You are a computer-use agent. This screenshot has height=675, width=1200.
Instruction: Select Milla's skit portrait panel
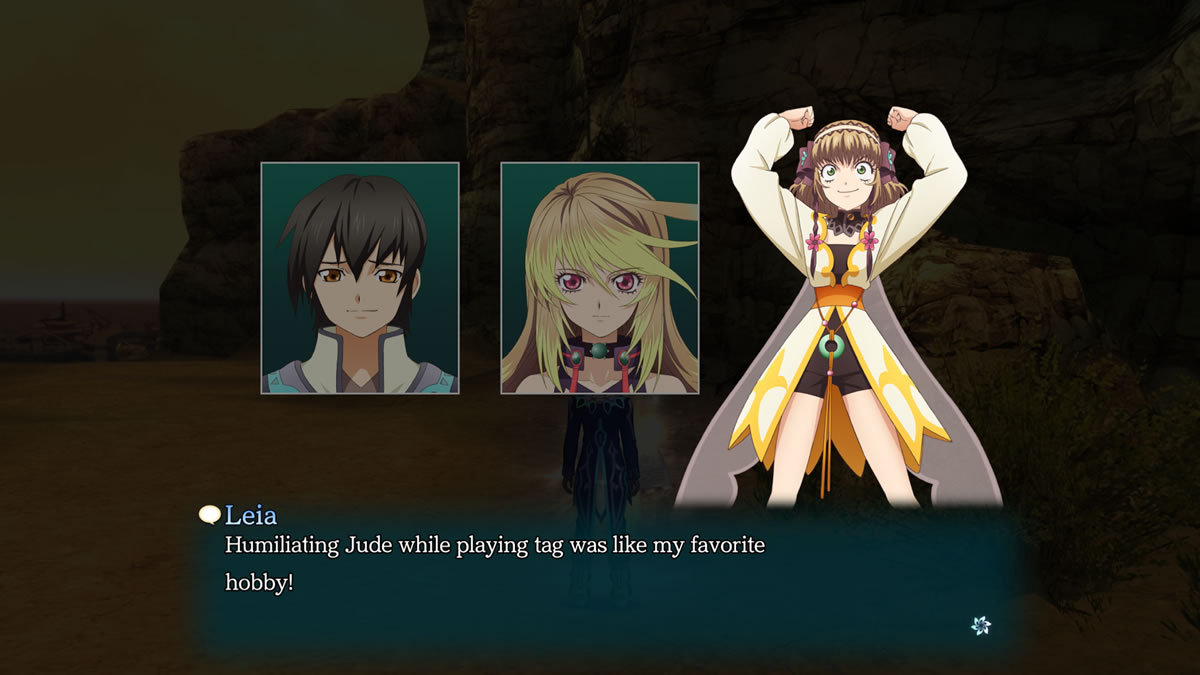pyautogui.click(x=600, y=278)
